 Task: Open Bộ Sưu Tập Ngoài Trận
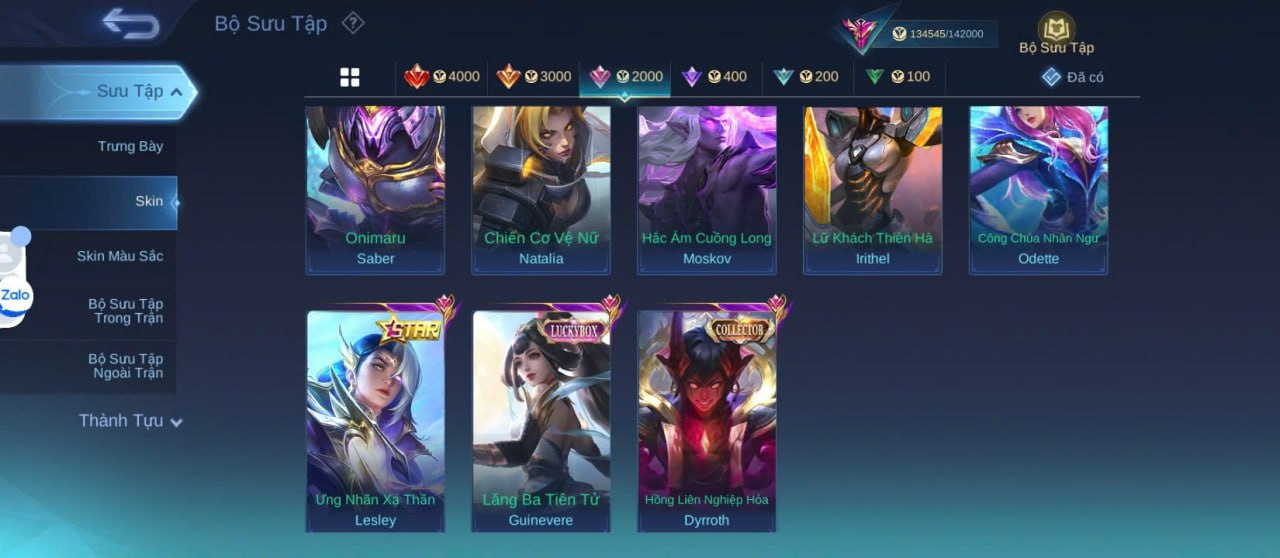click(x=125, y=366)
